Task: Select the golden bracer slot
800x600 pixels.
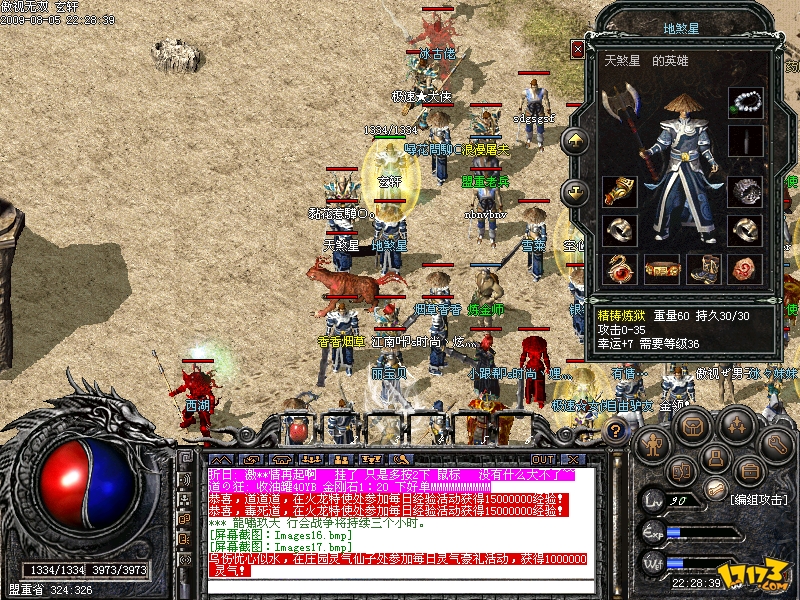Action: click(x=620, y=191)
